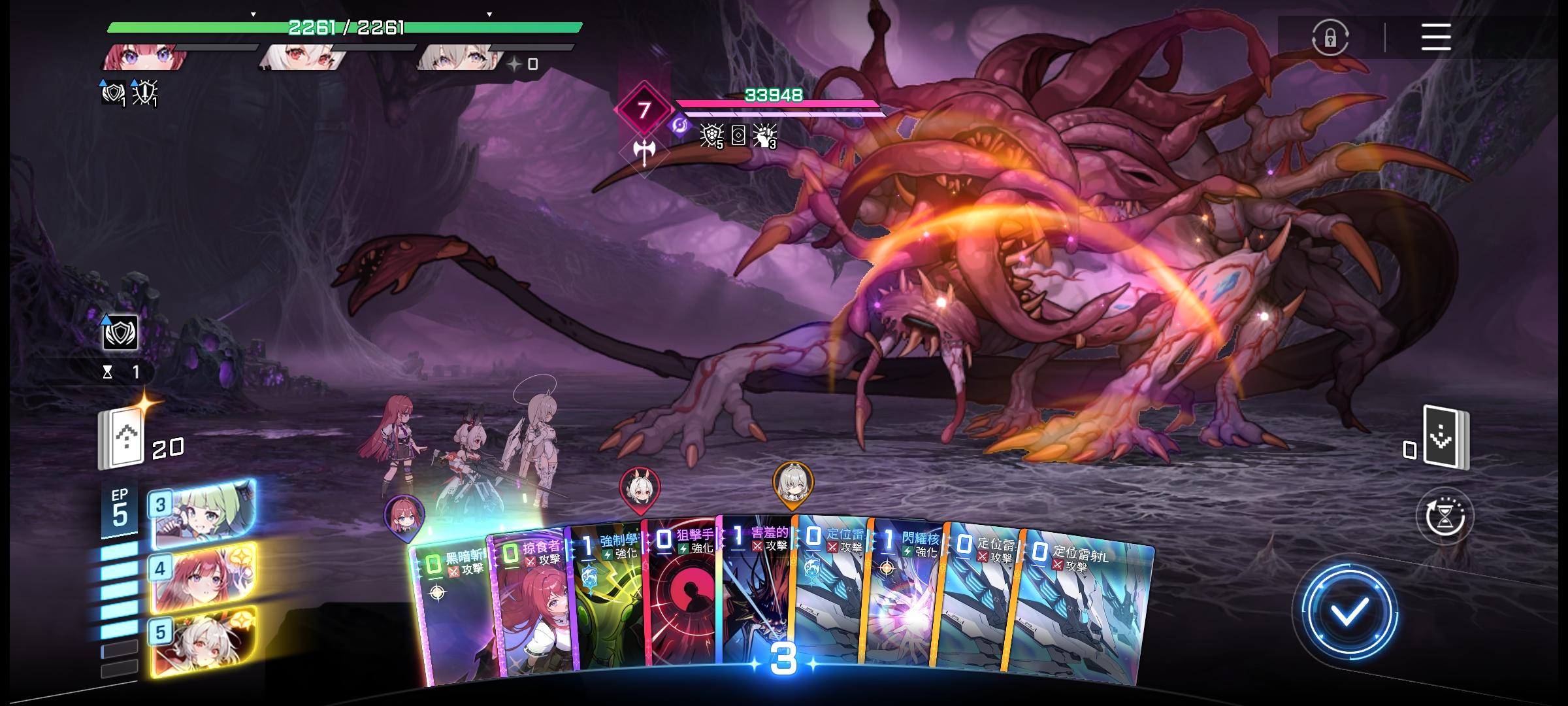Open the discard pile deck
The height and width of the screenshot is (706, 1568).
tap(1445, 437)
